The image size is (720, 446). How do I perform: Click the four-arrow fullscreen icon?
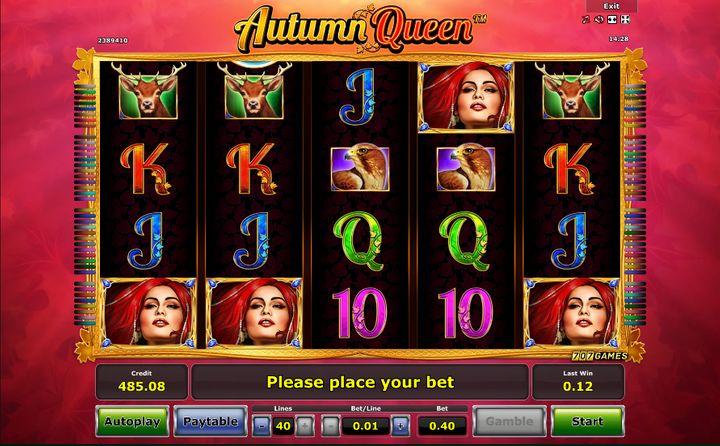(x=624, y=19)
